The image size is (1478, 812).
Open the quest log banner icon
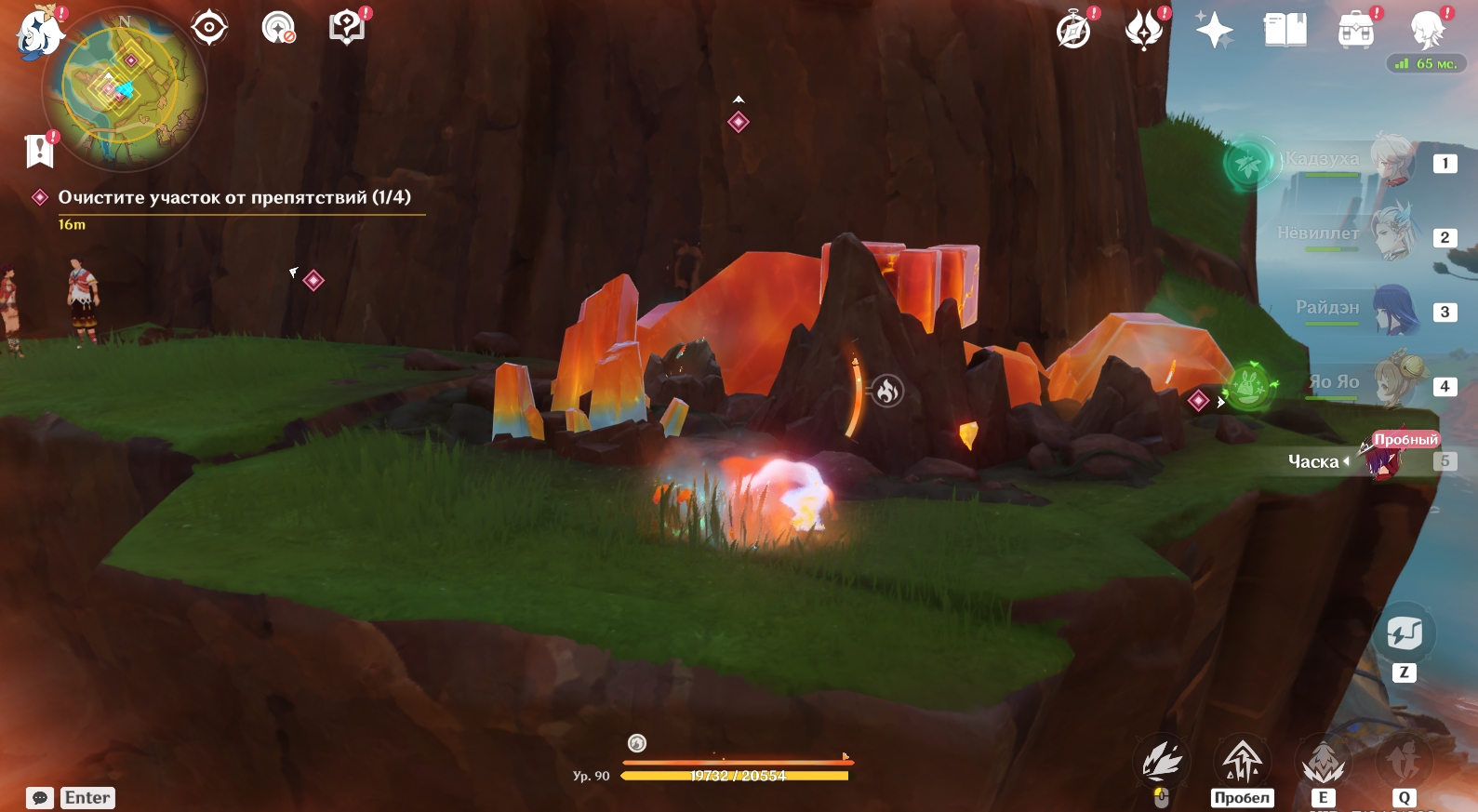pyautogui.click(x=39, y=150)
